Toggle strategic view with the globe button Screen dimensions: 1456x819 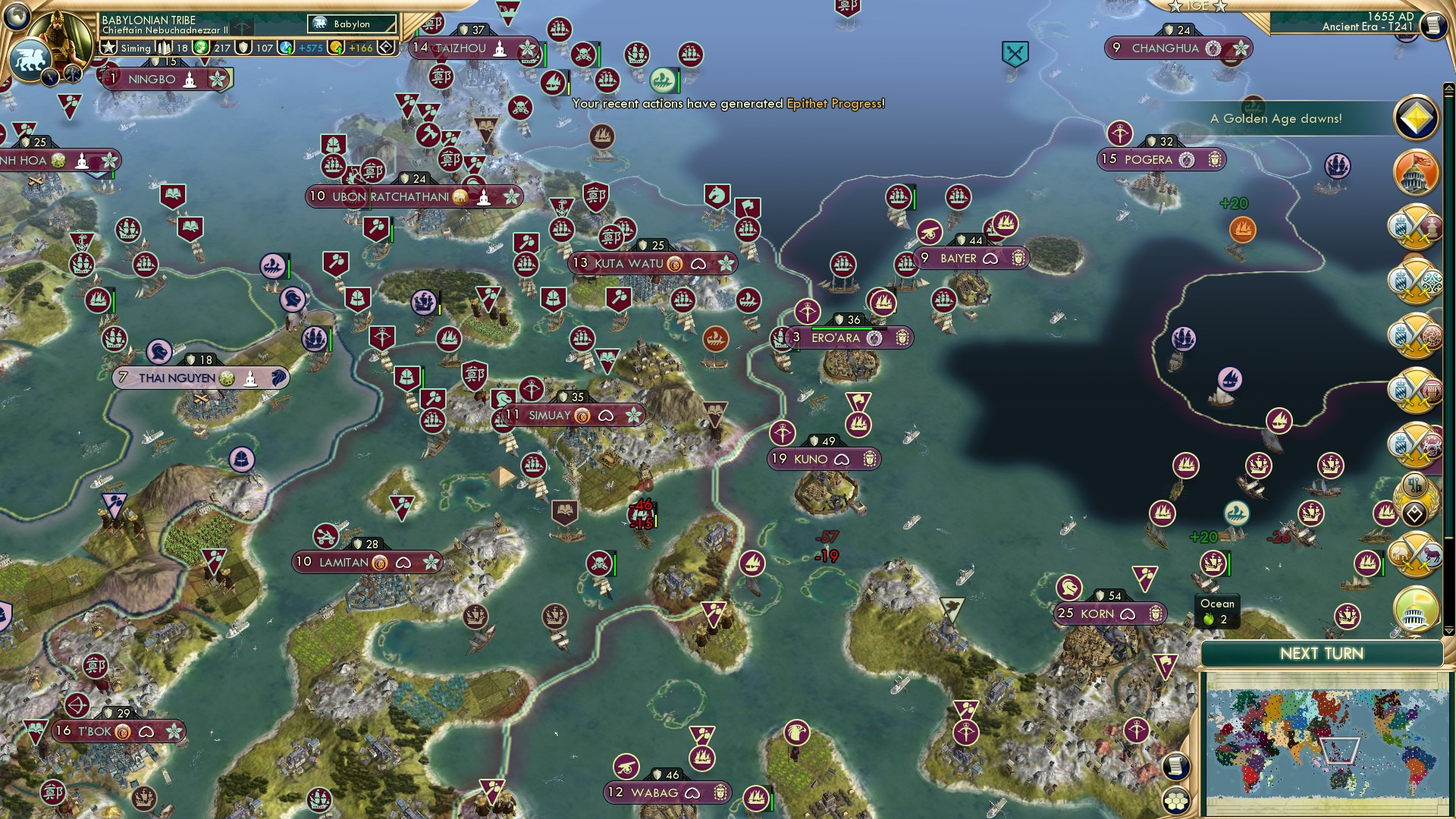[x=17, y=17]
